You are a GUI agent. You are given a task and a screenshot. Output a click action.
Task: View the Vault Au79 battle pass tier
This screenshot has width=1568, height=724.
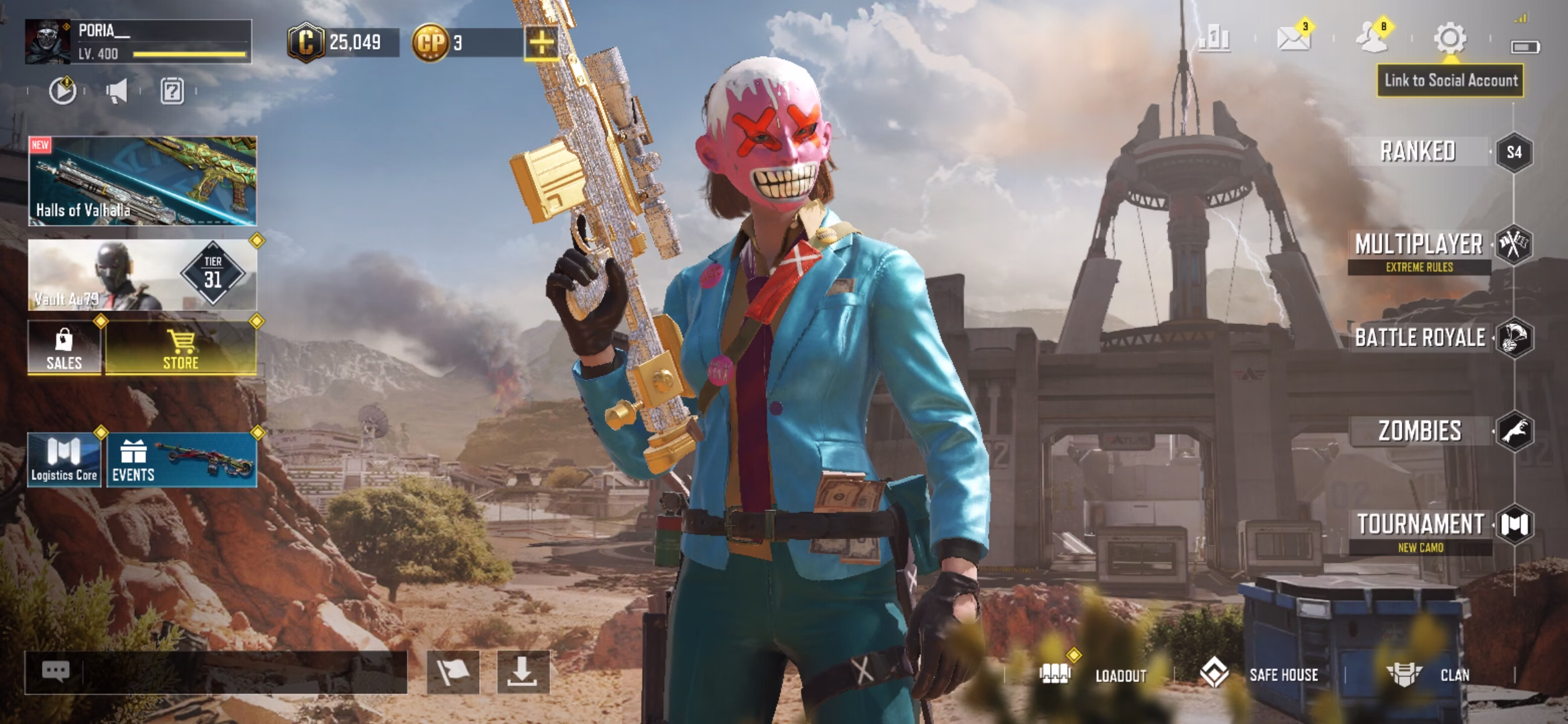[142, 275]
